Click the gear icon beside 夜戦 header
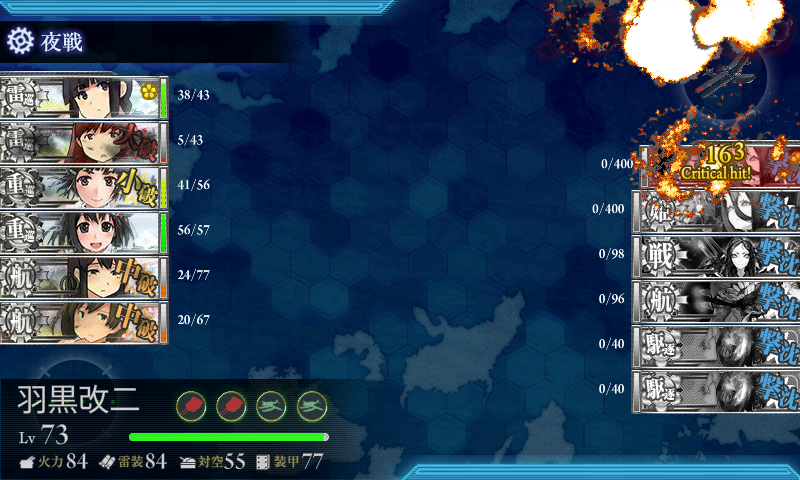800x480 pixels. click(x=19, y=41)
